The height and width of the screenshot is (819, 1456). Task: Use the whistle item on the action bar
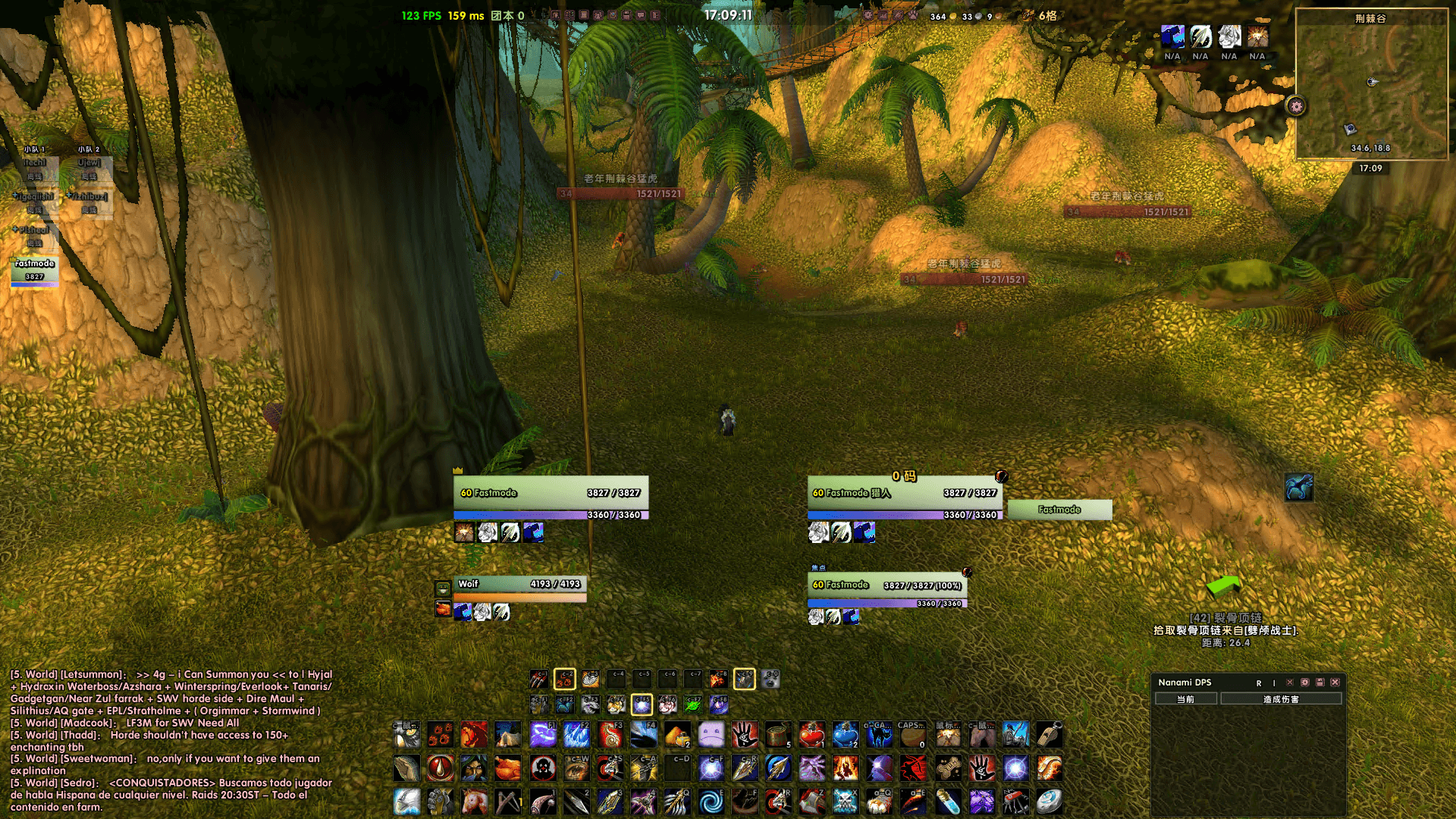tap(1049, 734)
